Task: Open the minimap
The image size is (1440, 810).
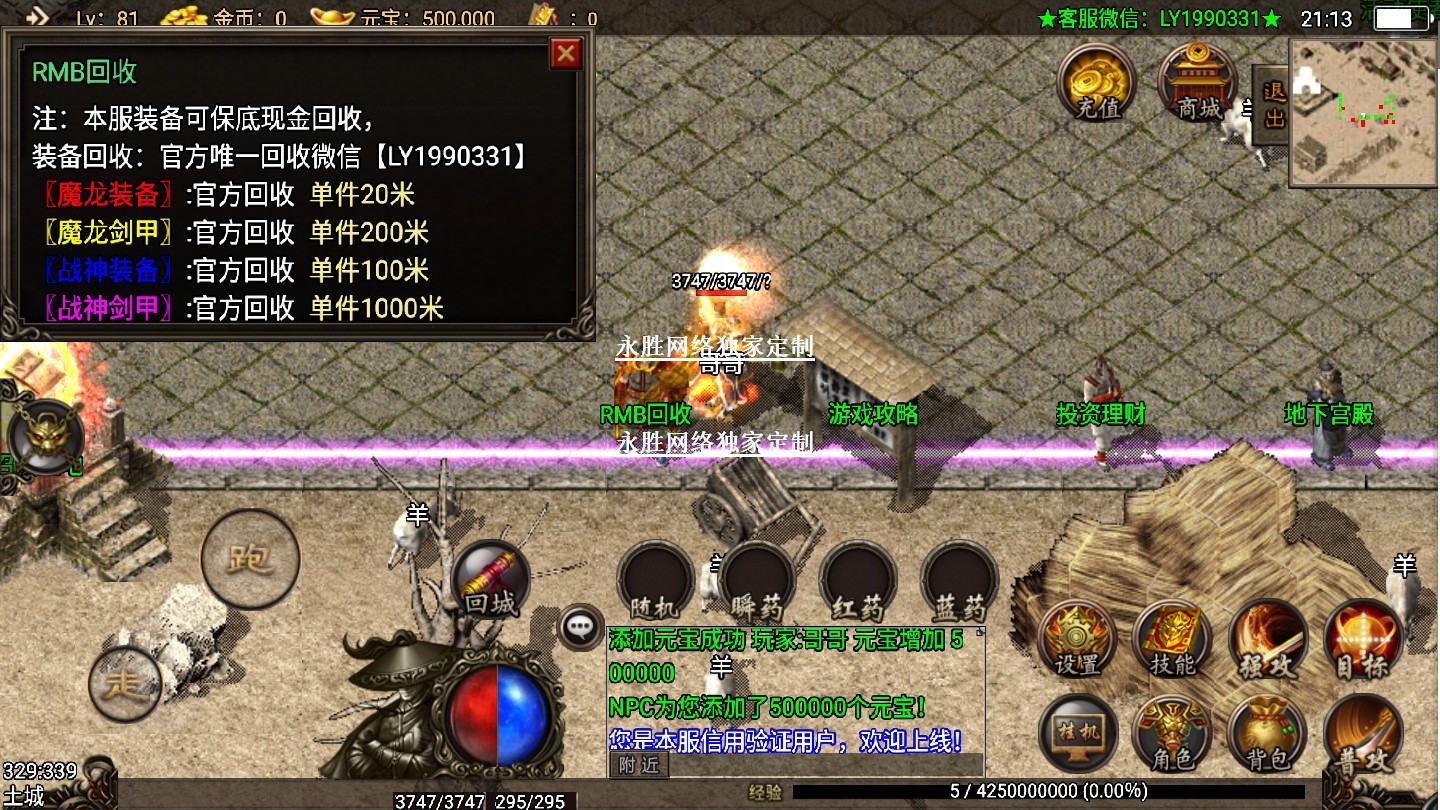Action: tap(1363, 111)
